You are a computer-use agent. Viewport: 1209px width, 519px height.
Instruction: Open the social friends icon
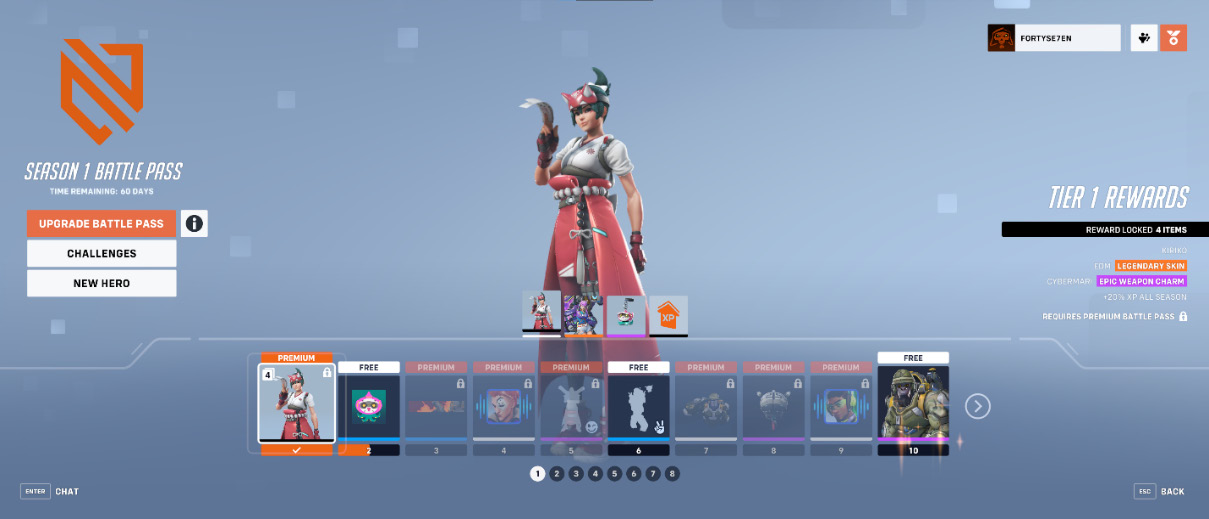pos(1144,38)
